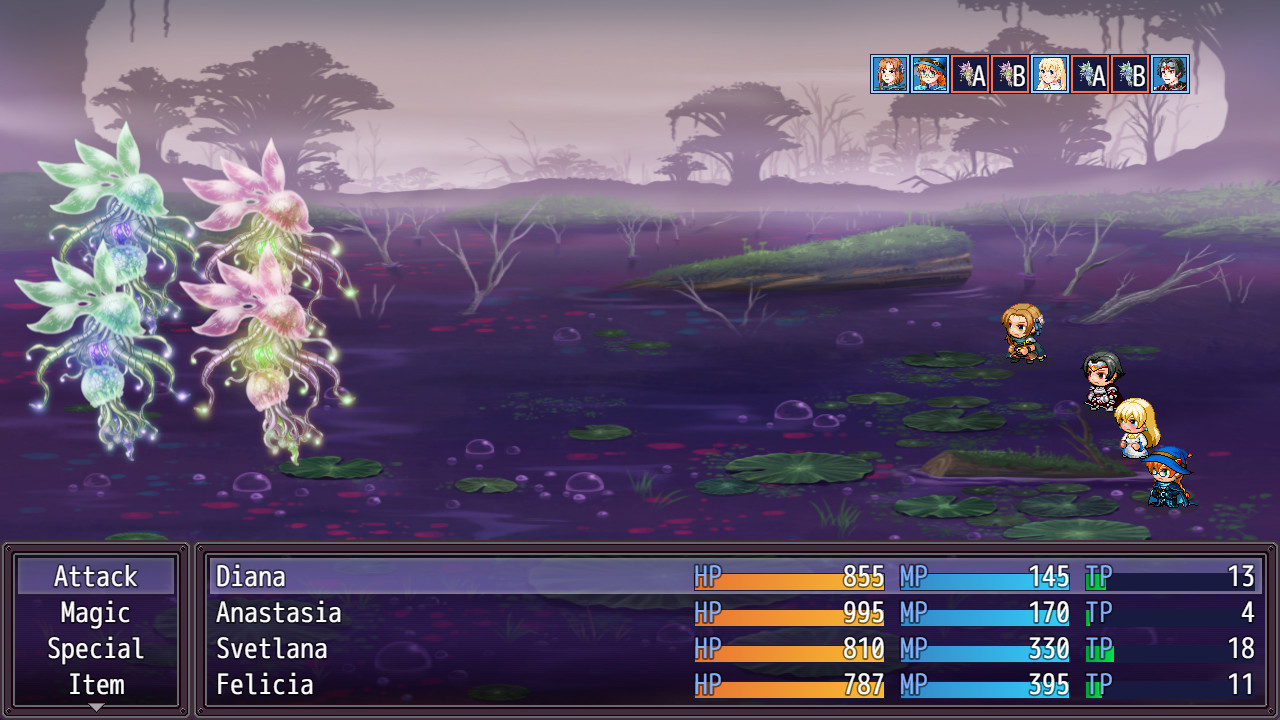1280x720 pixels.
Task: Click the second enemy A icon with orange border
Action: point(1090,75)
